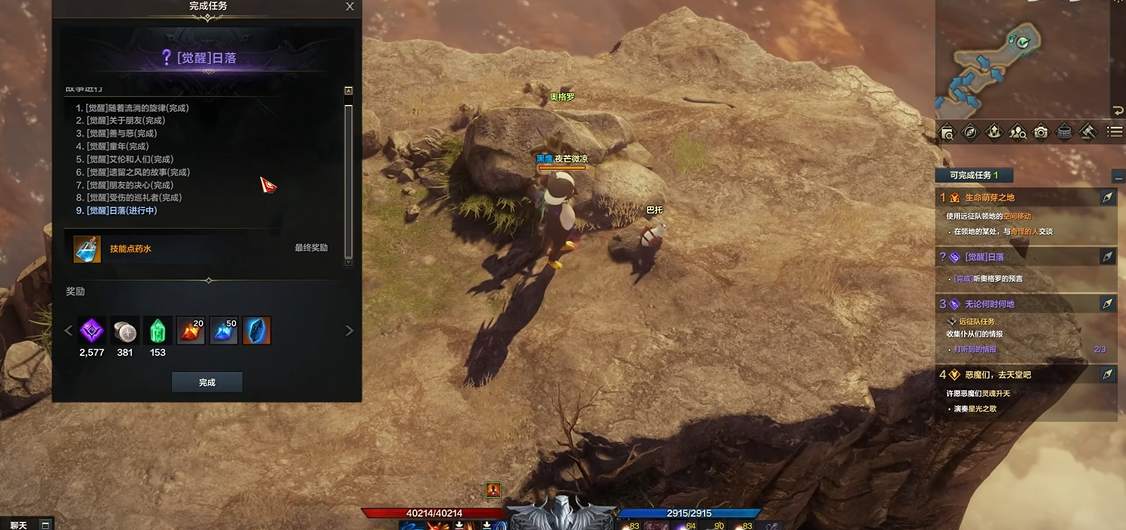Viewport: 1126px width, 530px height.
Task: Select the blue shard reward with 50
Action: [x=223, y=331]
